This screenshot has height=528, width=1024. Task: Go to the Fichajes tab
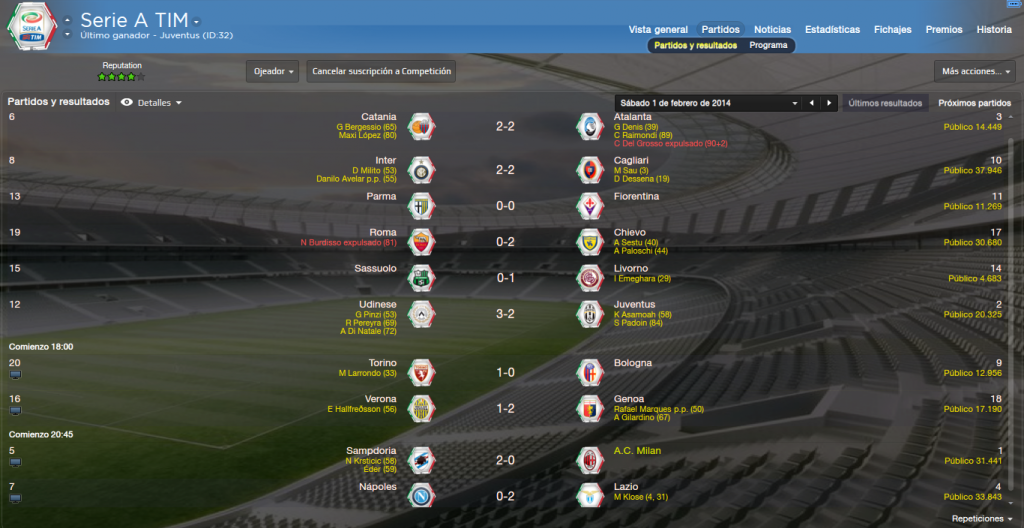tap(892, 30)
